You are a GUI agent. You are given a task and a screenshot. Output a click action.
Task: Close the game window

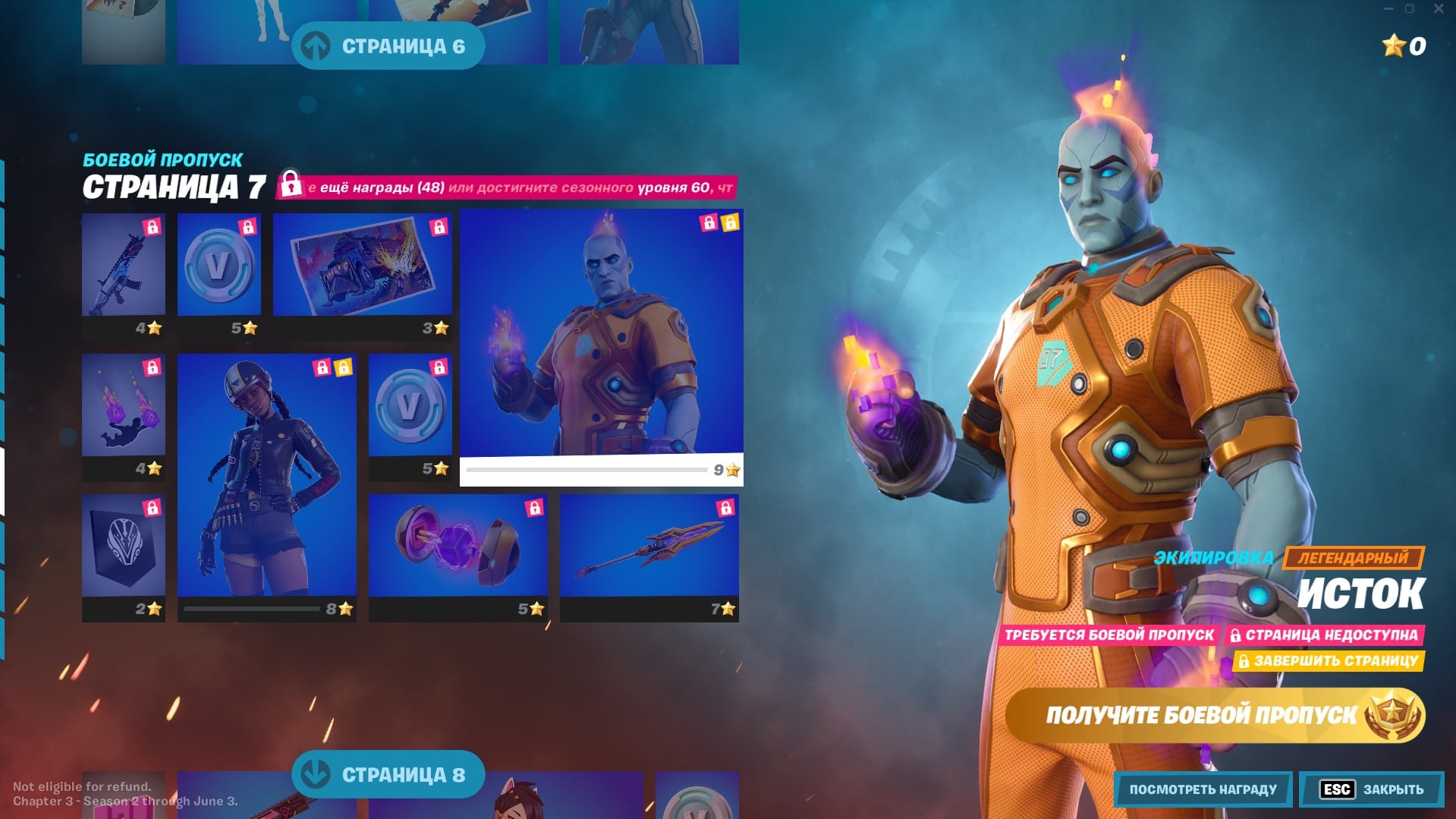[1439, 9]
